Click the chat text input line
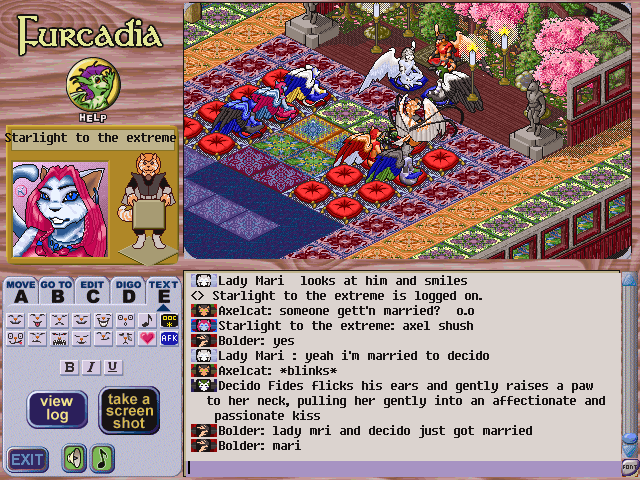This screenshot has height=480, width=640. pos(400,467)
